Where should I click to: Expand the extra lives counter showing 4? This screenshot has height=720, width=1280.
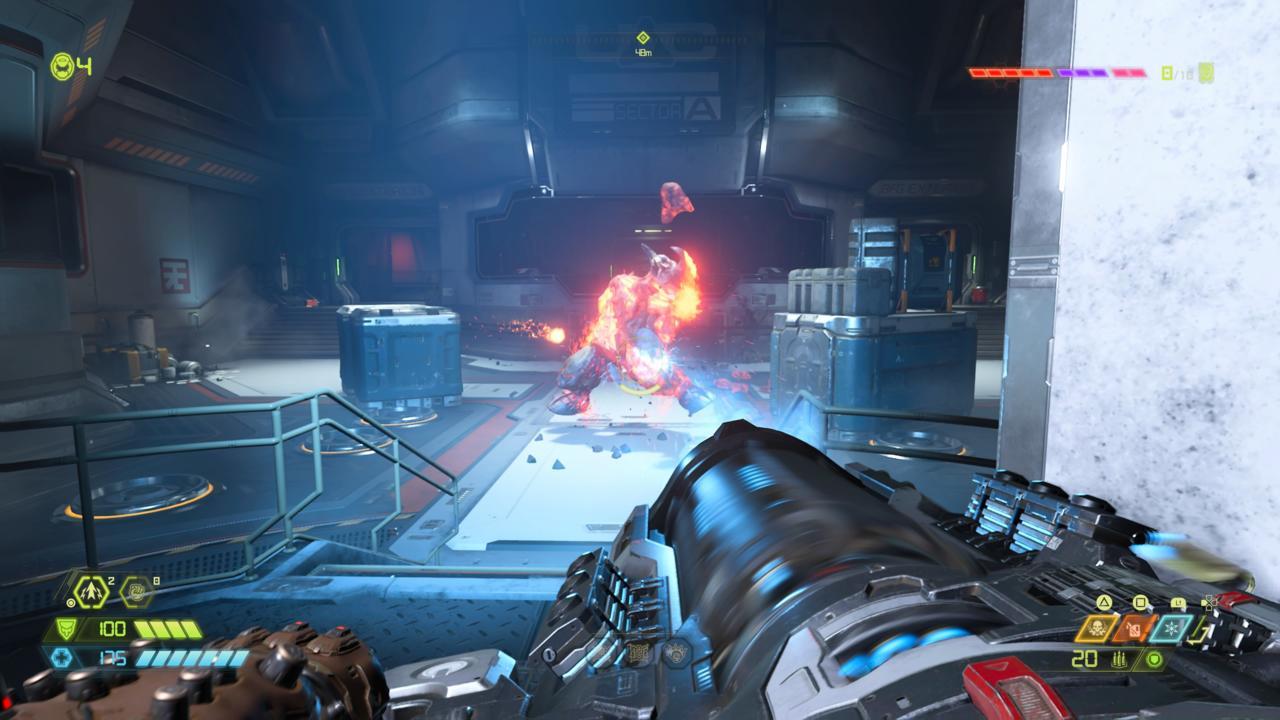pos(60,67)
